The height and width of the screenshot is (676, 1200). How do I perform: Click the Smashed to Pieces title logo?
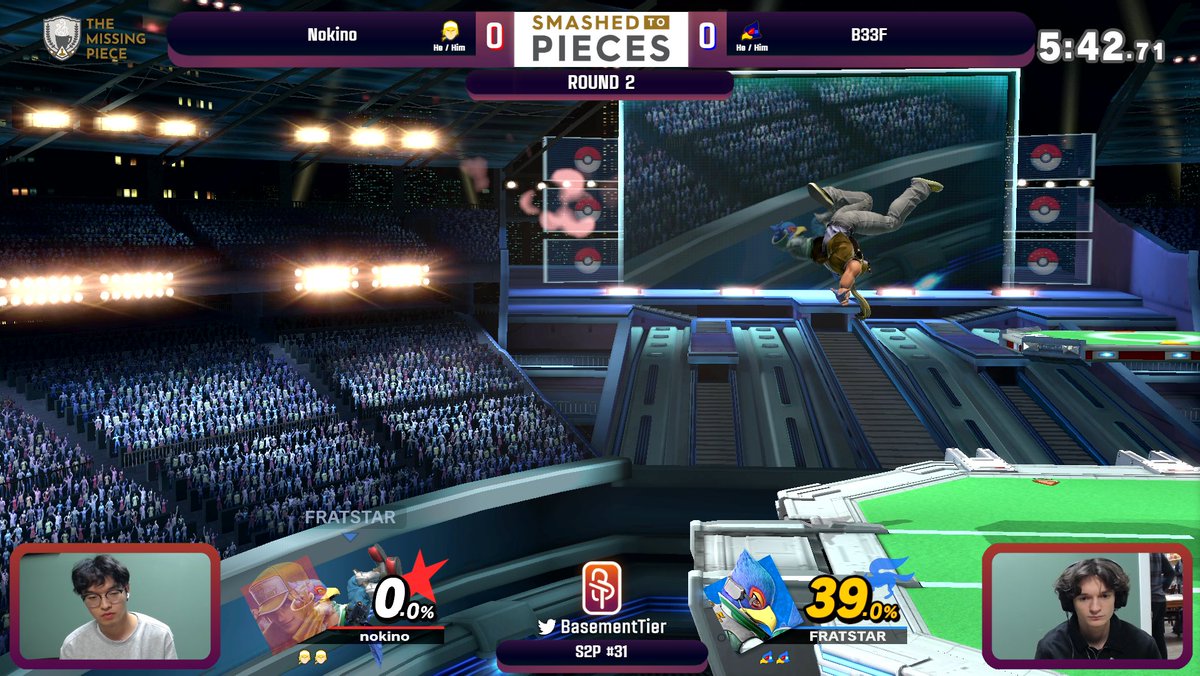pos(601,39)
